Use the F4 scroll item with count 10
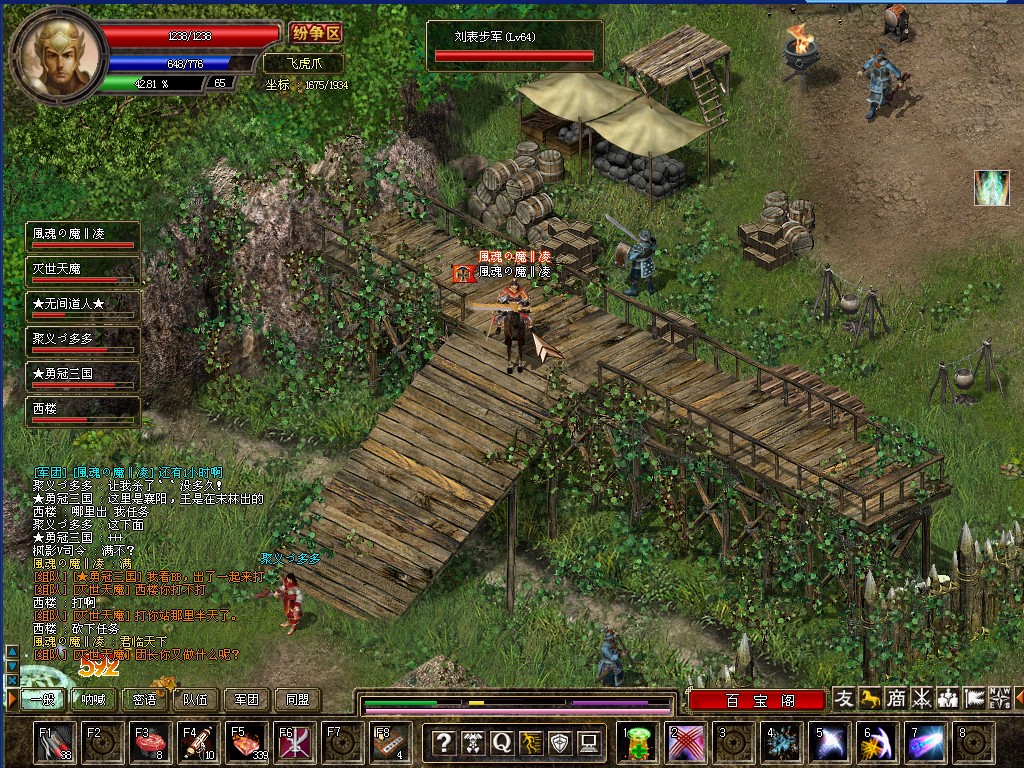 point(199,743)
